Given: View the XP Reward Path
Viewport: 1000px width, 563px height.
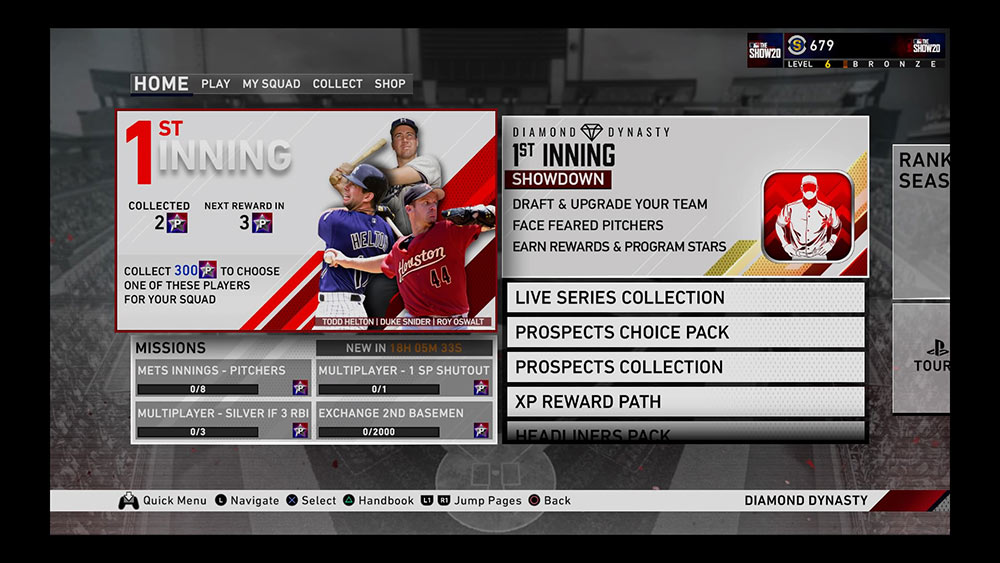Looking at the screenshot, I should pos(685,402).
